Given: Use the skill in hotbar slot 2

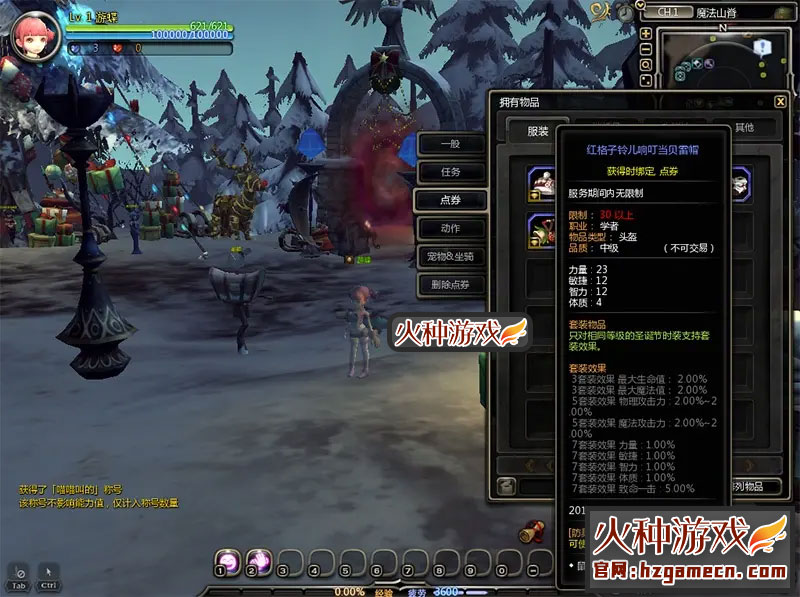Looking at the screenshot, I should [257, 561].
